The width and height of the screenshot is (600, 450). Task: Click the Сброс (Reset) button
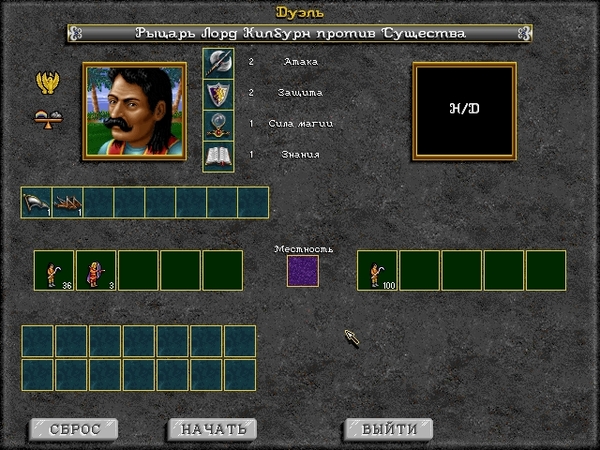75,429
